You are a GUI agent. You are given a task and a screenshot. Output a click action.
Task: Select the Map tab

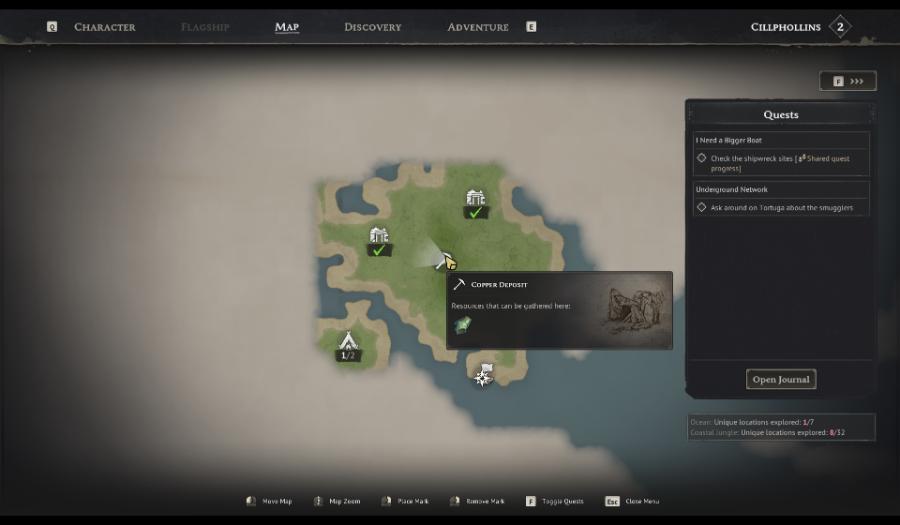(287, 27)
